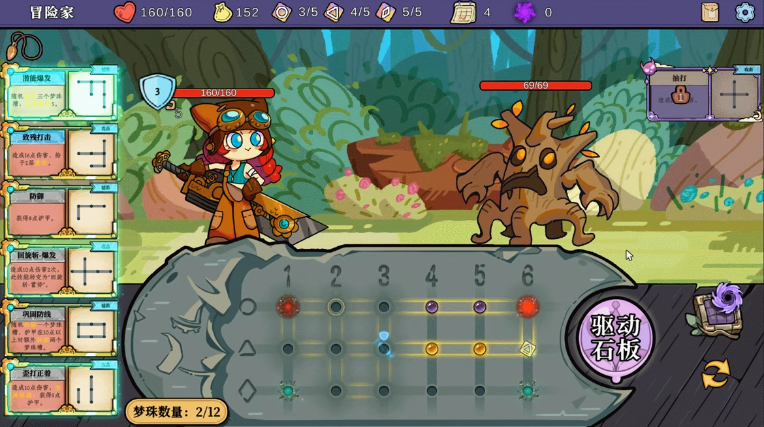764x427 pixels.
Task: Click the orange refresh arrows icon
Action: click(715, 373)
